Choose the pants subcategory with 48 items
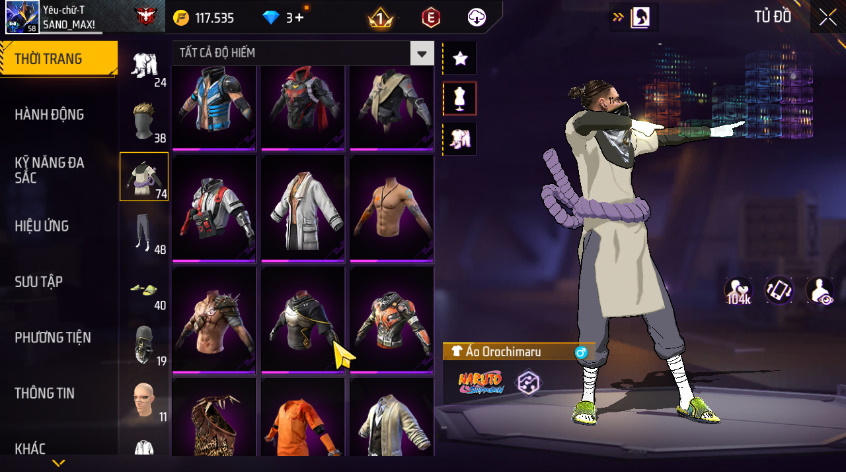Screen dimensions: 846x472 click(145, 233)
